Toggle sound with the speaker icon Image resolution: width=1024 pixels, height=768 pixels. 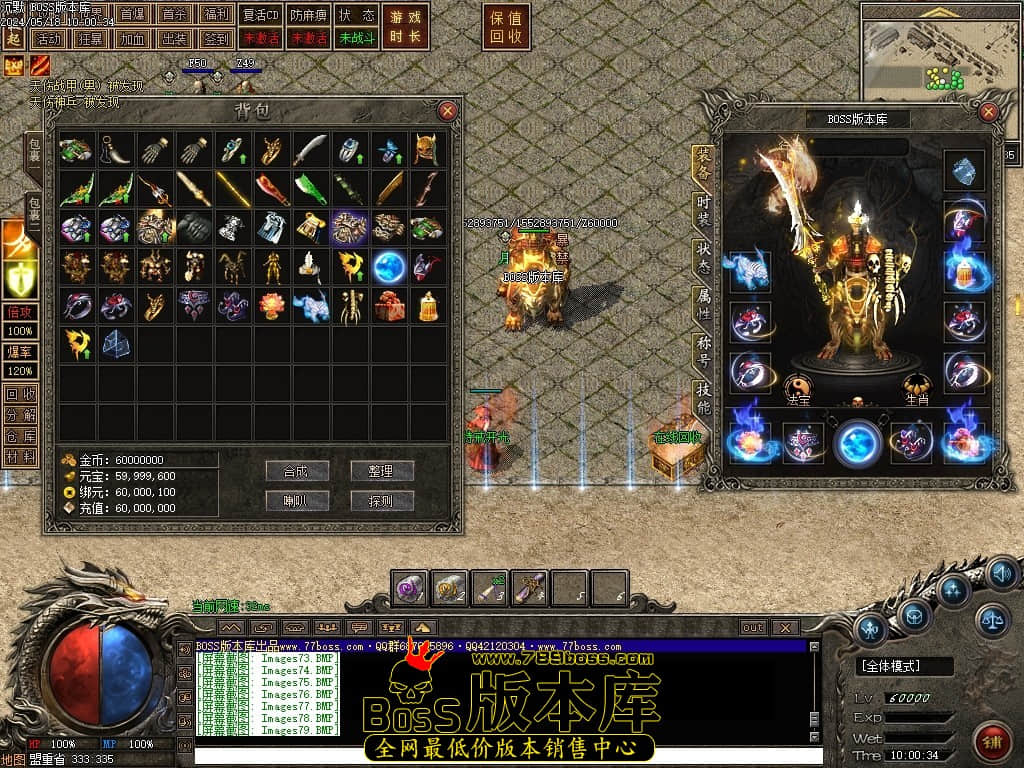[1001, 573]
